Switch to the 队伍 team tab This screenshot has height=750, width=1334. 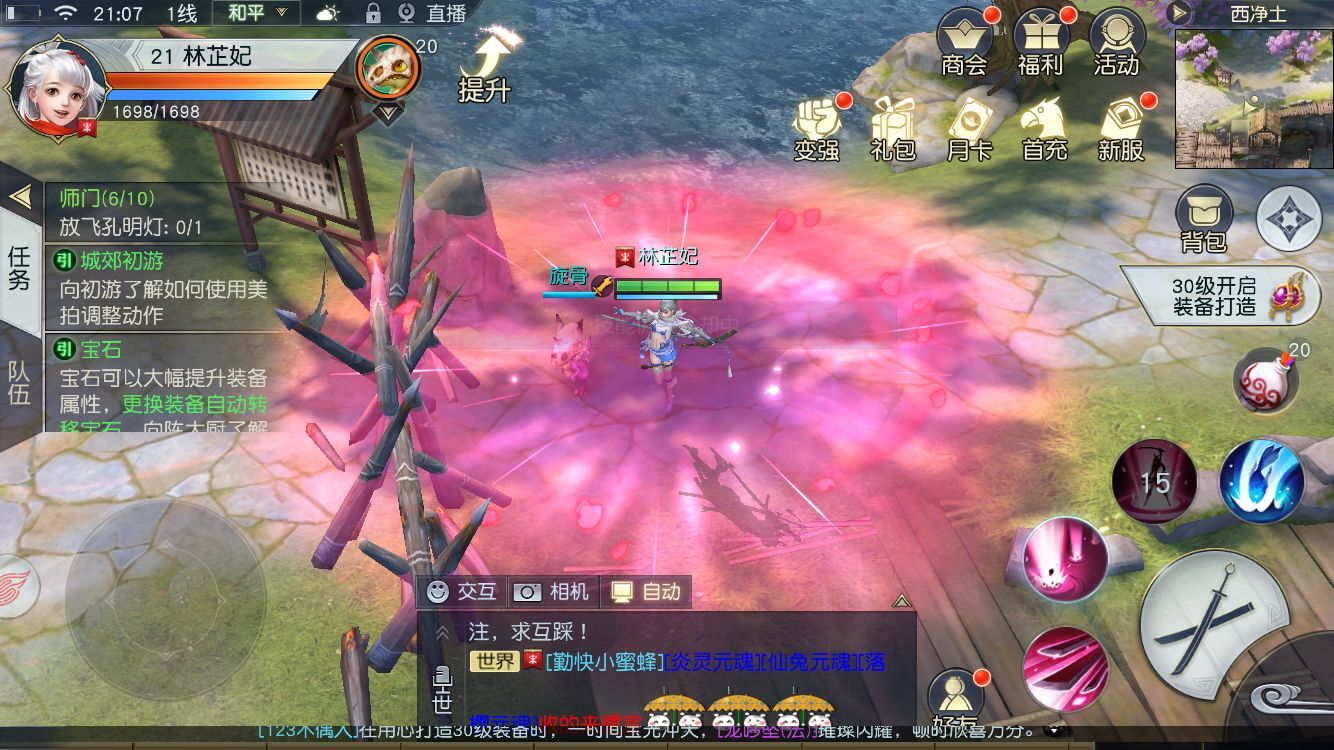(x=19, y=380)
